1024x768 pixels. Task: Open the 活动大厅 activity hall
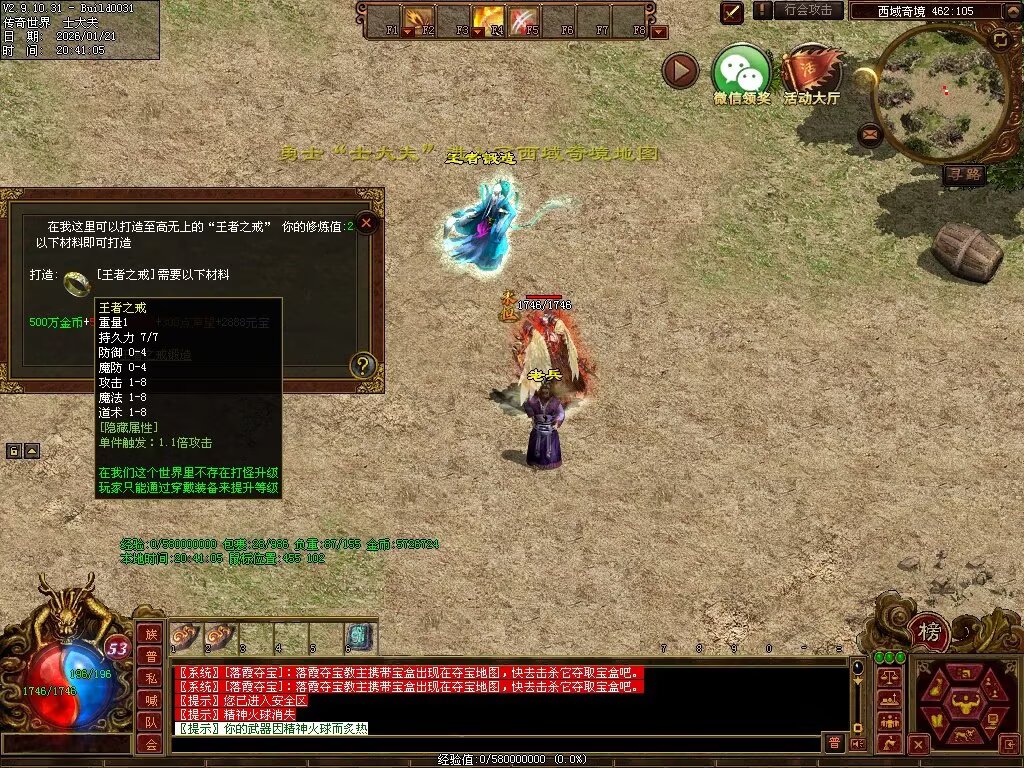(x=811, y=71)
